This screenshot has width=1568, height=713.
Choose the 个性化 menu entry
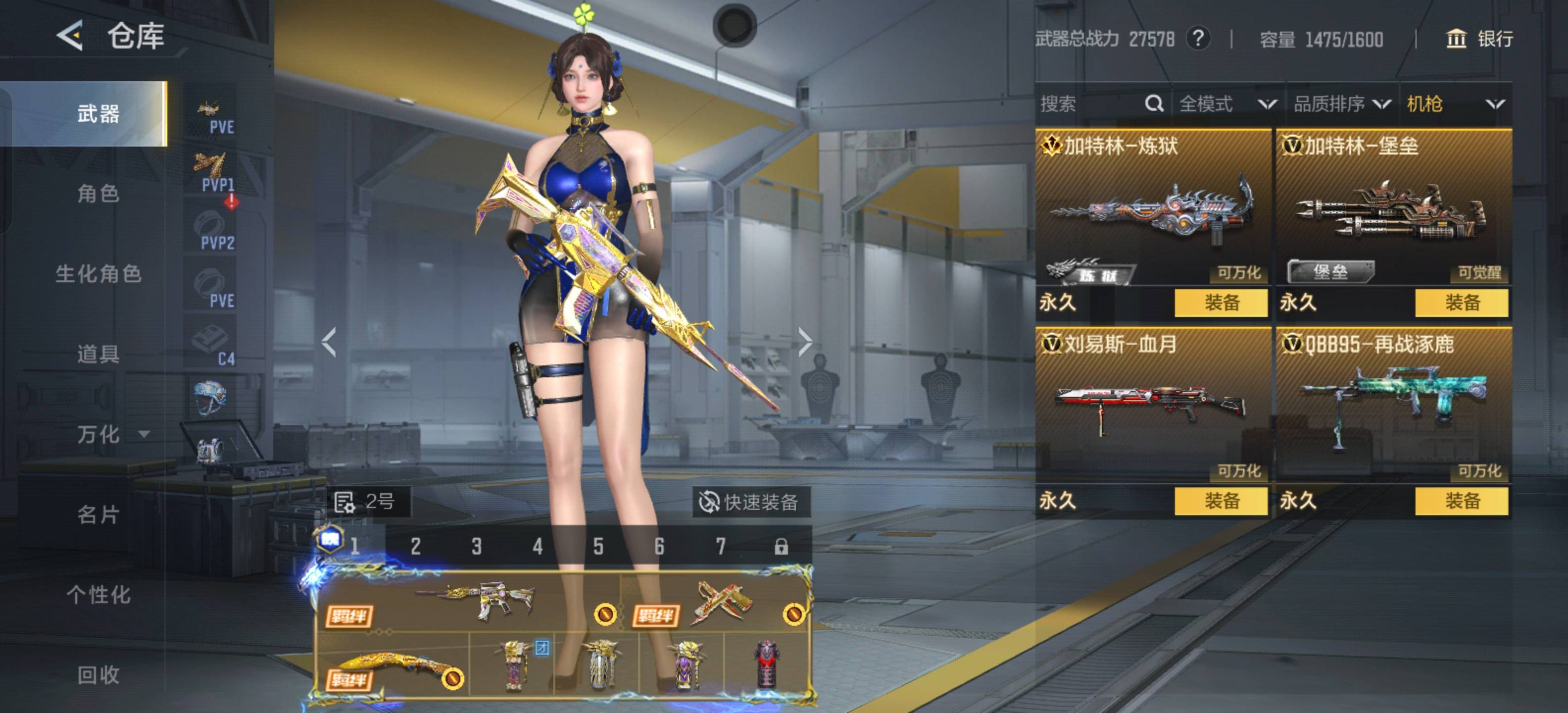tap(98, 594)
